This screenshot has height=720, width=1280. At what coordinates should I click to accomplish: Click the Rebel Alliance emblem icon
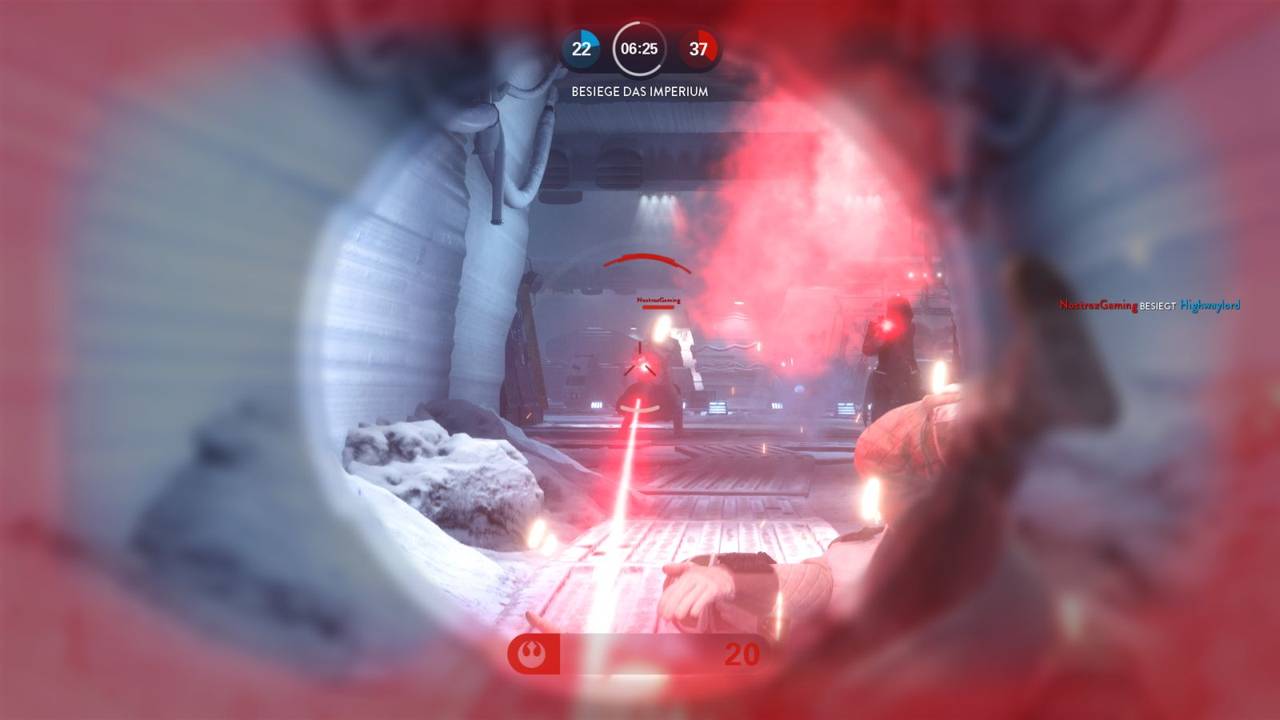point(532,655)
